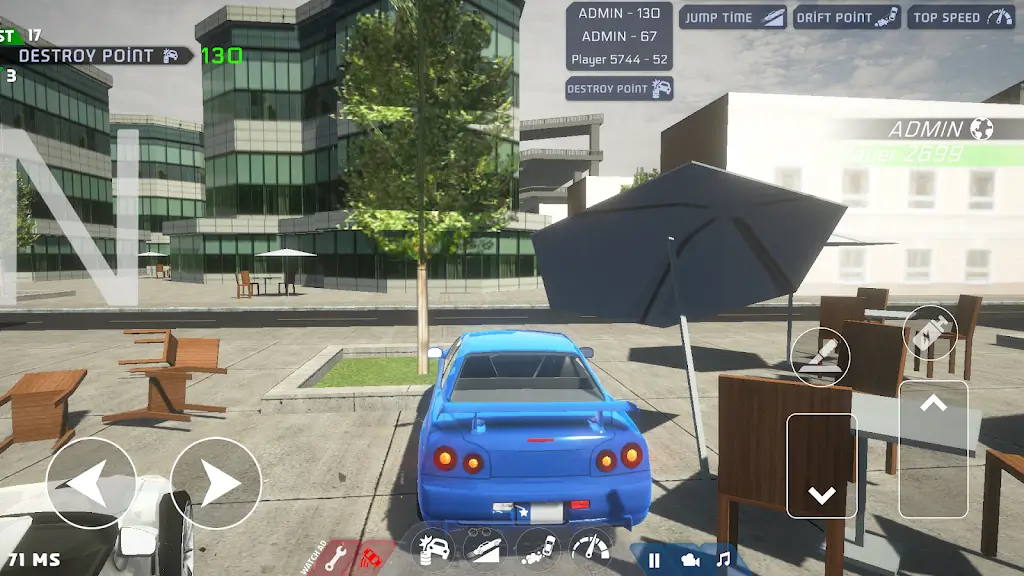The image size is (1024, 576).
Task: Pause the game
Action: pyautogui.click(x=654, y=560)
